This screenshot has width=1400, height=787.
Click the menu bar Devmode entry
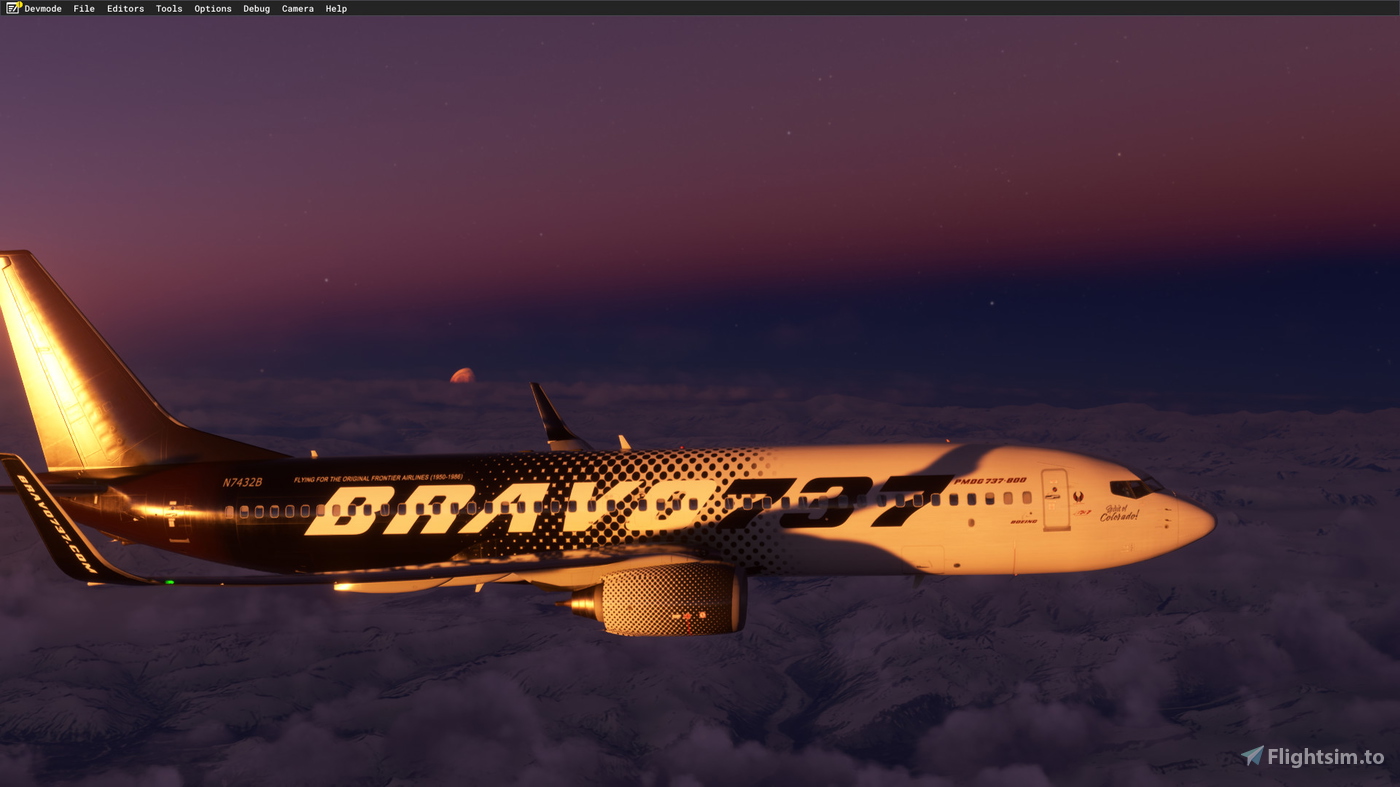tap(42, 8)
